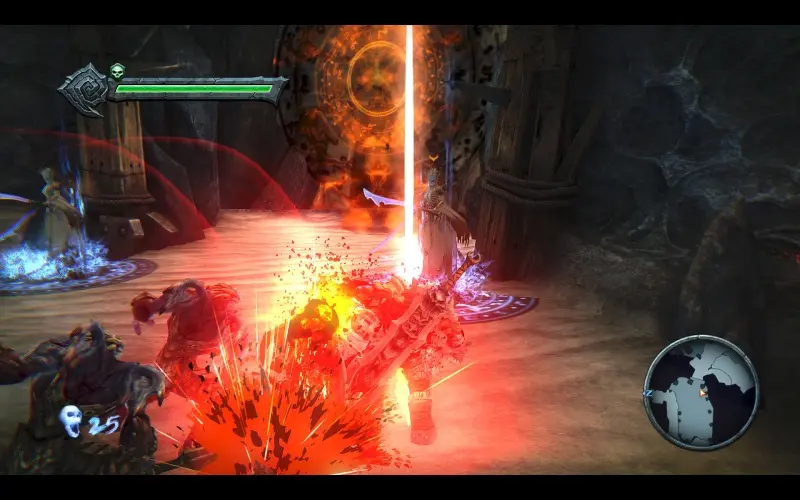Click the circular minimap

[700, 390]
